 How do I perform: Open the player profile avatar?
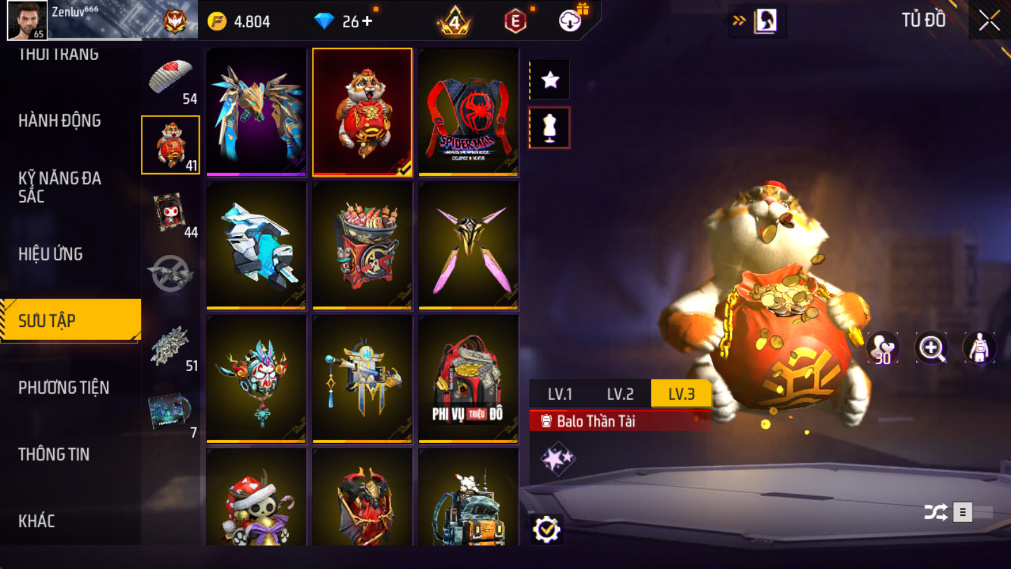point(27,20)
